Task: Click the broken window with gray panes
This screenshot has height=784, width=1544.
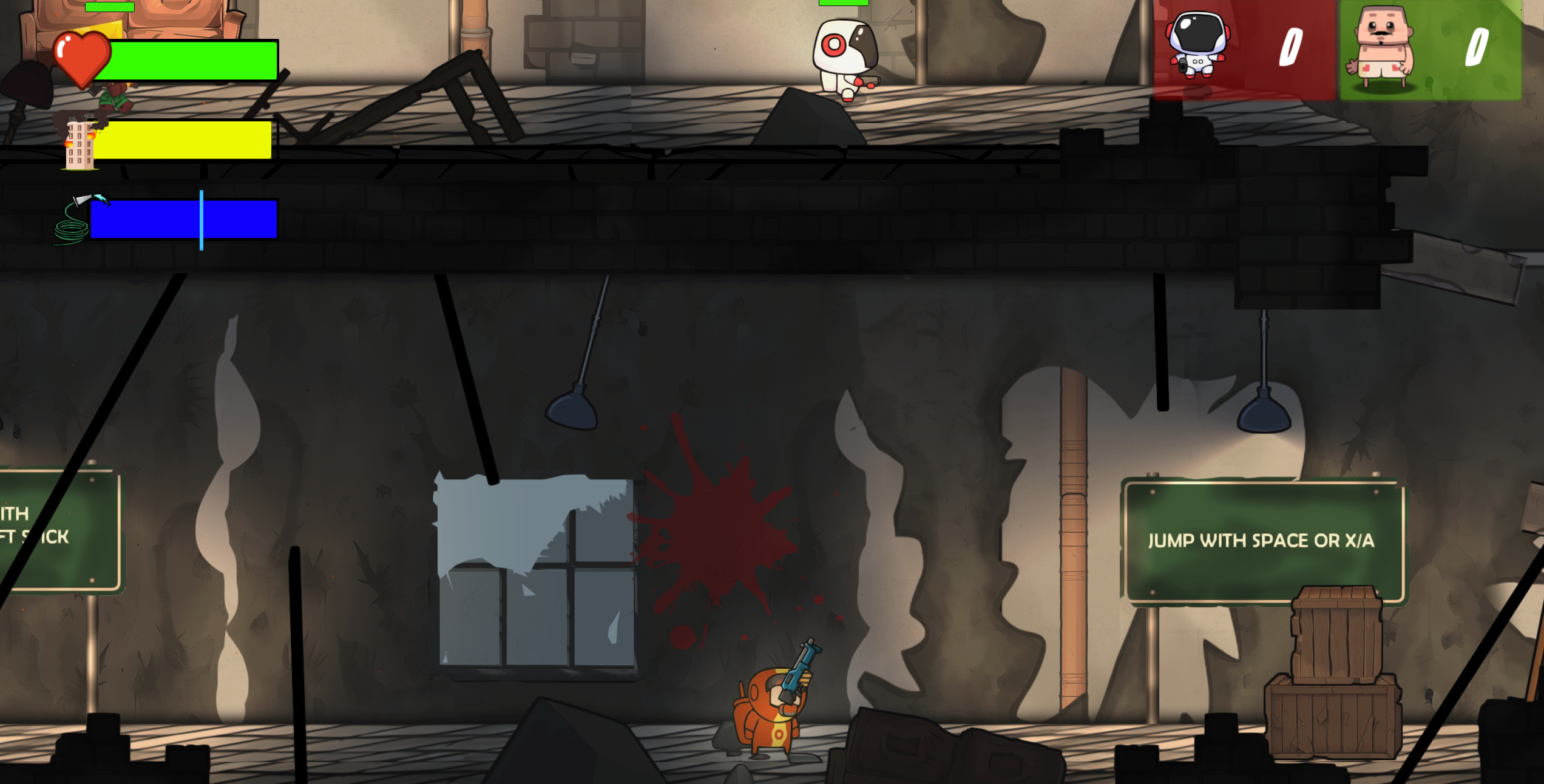Action: [x=534, y=573]
